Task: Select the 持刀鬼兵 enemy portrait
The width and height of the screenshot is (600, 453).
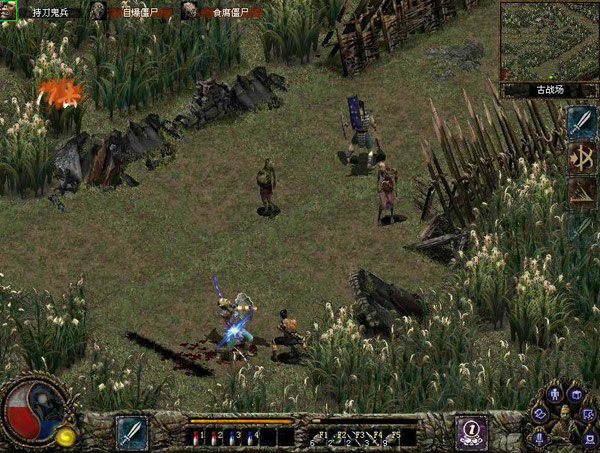Action: (x=9, y=10)
